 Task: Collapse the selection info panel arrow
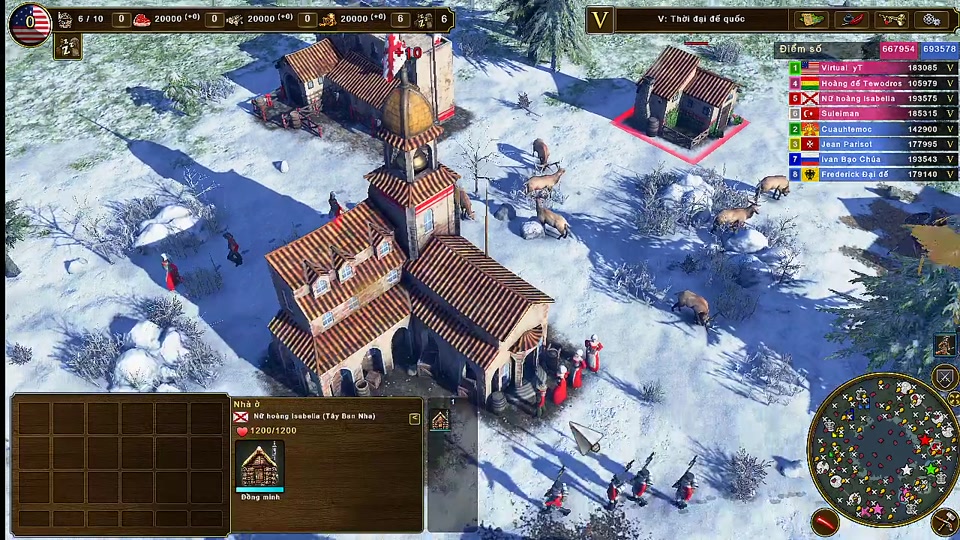pyautogui.click(x=414, y=419)
